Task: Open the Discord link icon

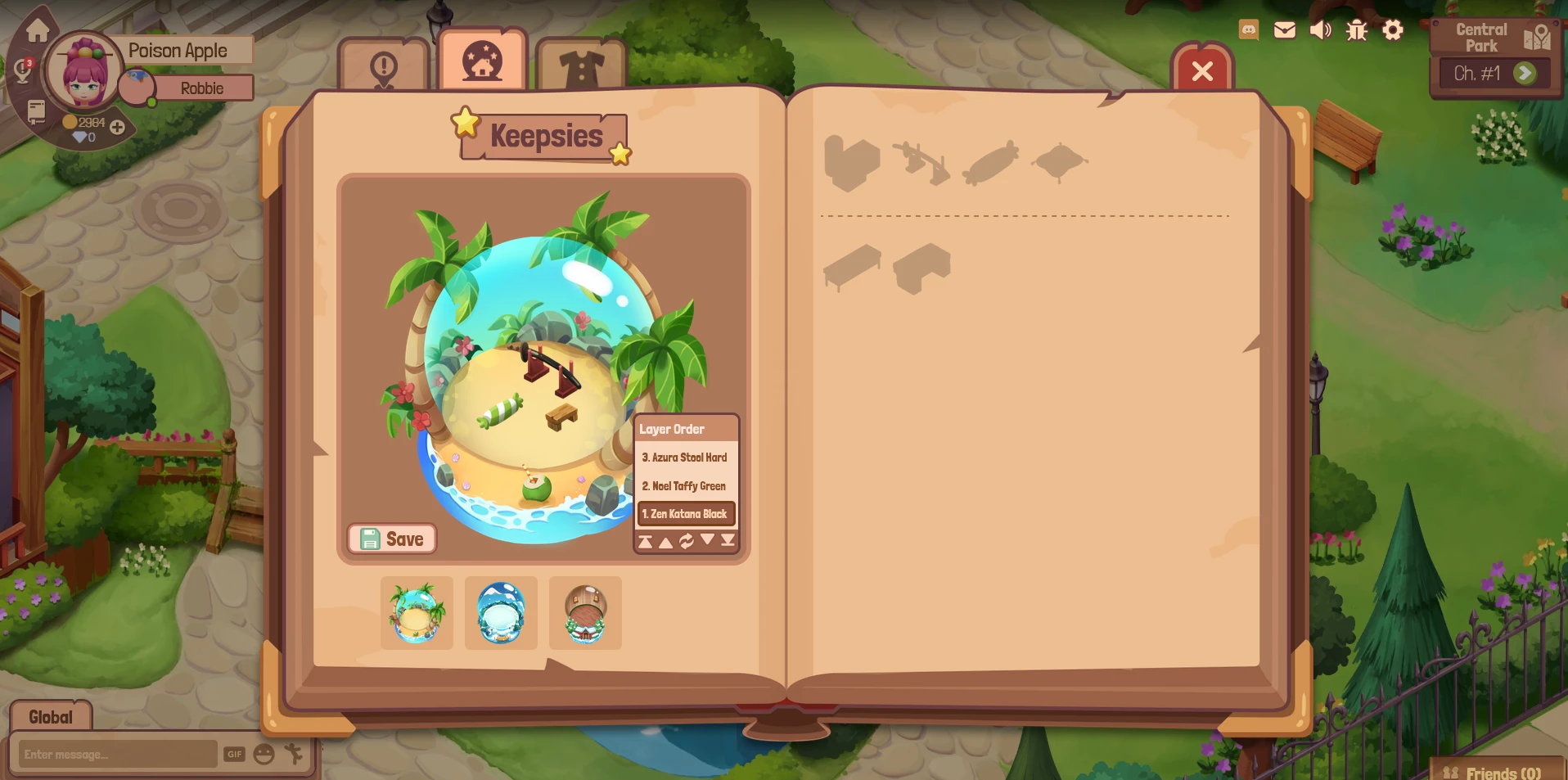Action: coord(1249,30)
